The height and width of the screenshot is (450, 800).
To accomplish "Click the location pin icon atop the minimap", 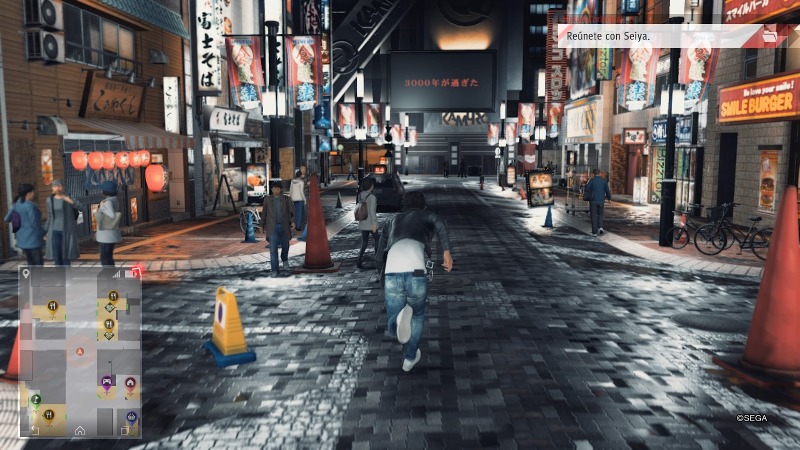I will coord(26,272).
